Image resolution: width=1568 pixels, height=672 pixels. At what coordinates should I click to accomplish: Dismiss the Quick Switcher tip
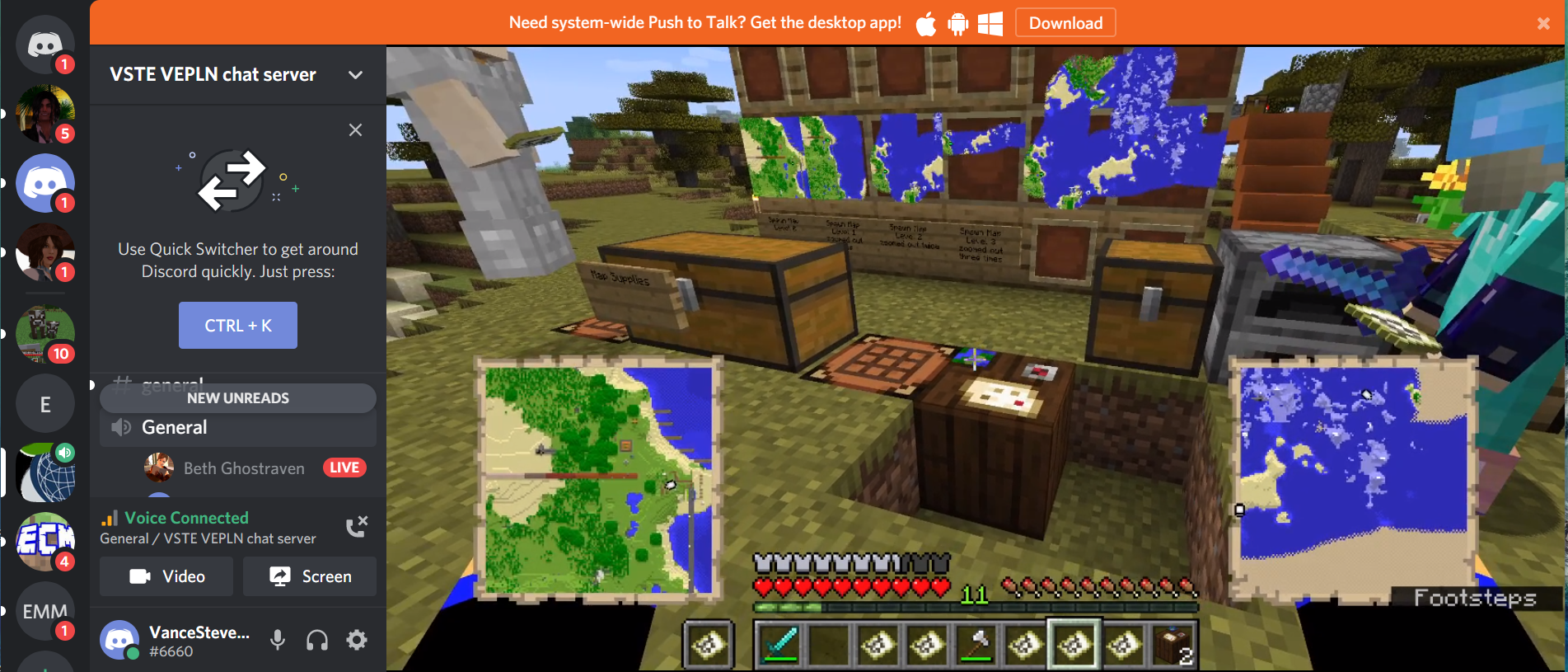point(355,129)
